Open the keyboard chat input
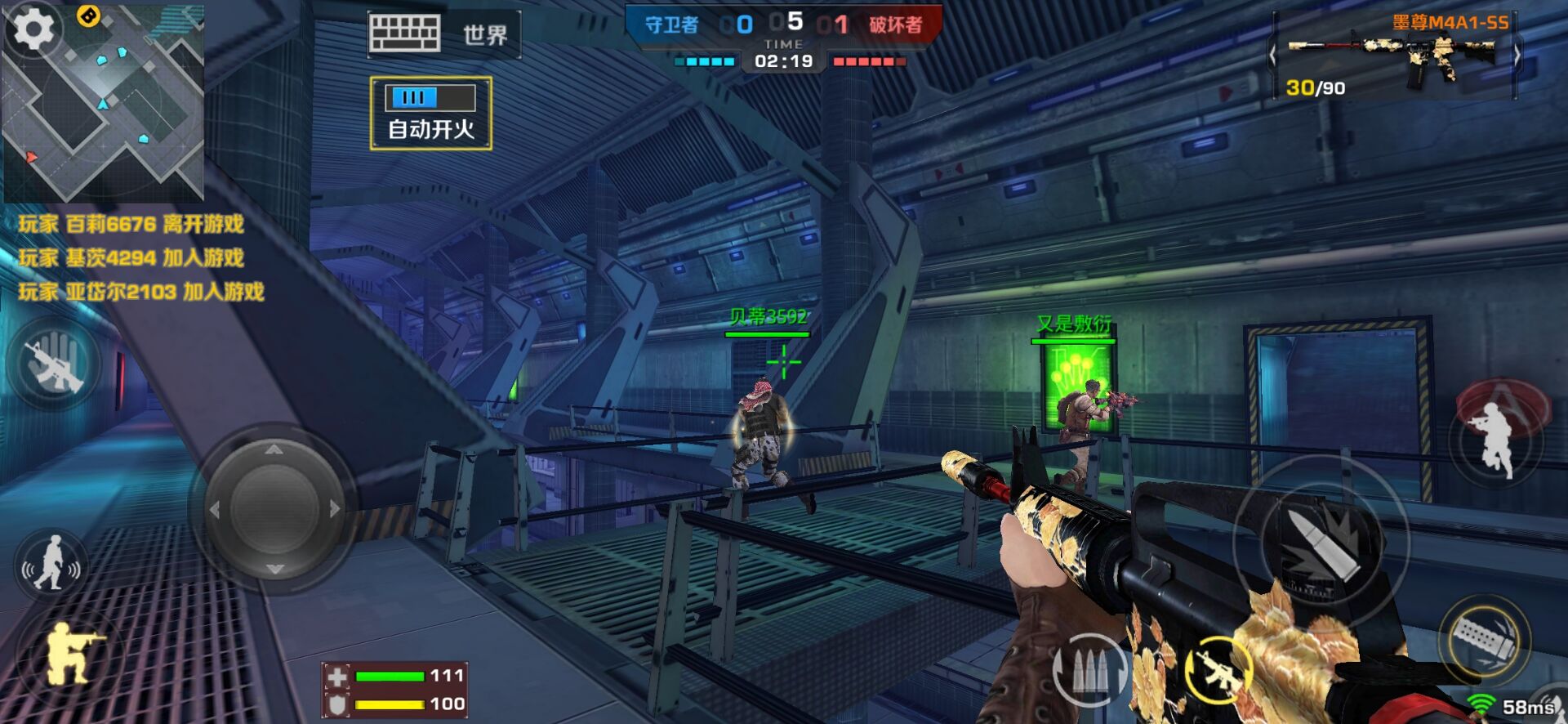1568x724 pixels. (x=404, y=34)
